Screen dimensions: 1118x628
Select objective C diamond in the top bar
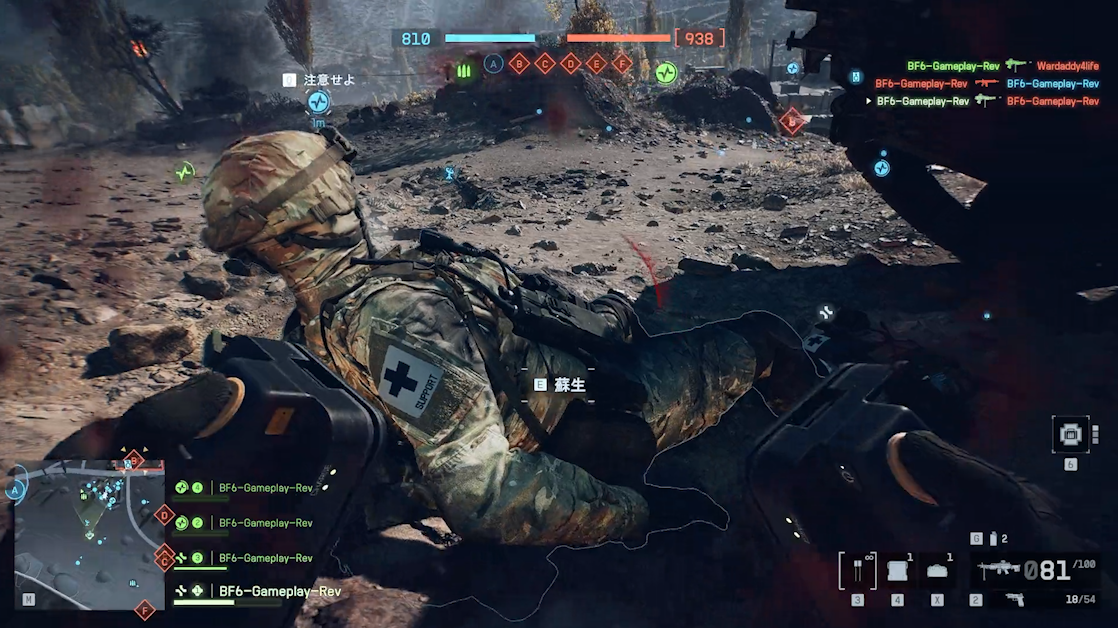tap(545, 64)
